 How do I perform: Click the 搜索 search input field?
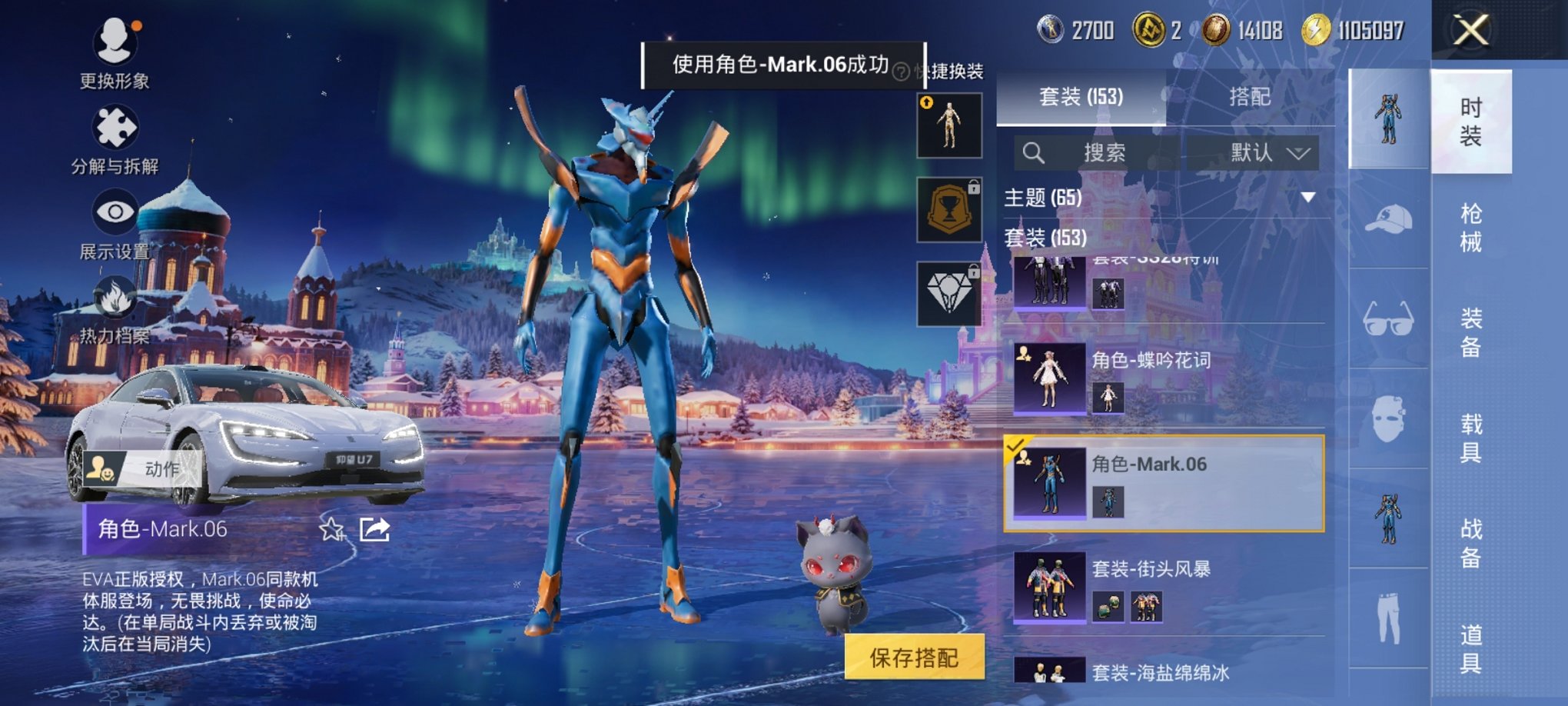[1107, 154]
